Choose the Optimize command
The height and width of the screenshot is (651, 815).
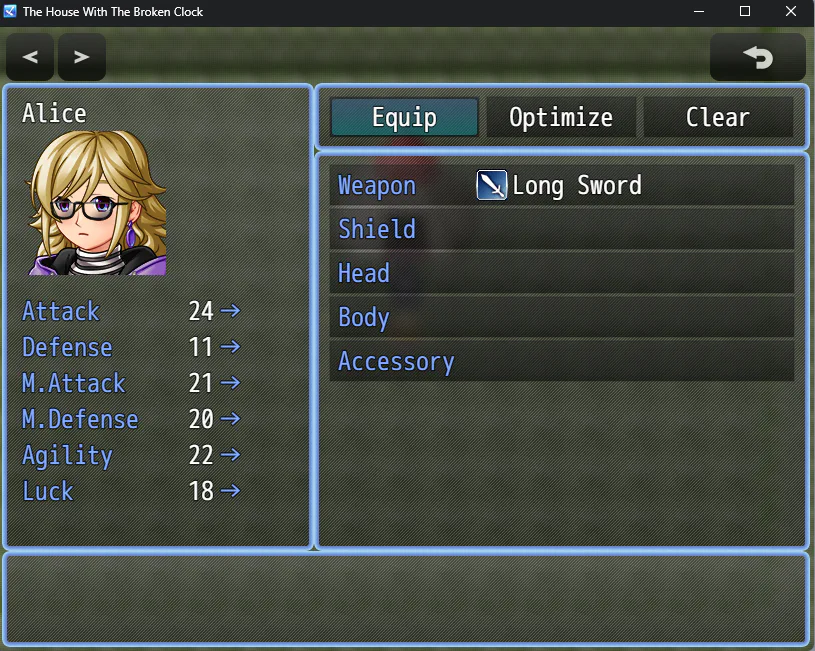561,117
